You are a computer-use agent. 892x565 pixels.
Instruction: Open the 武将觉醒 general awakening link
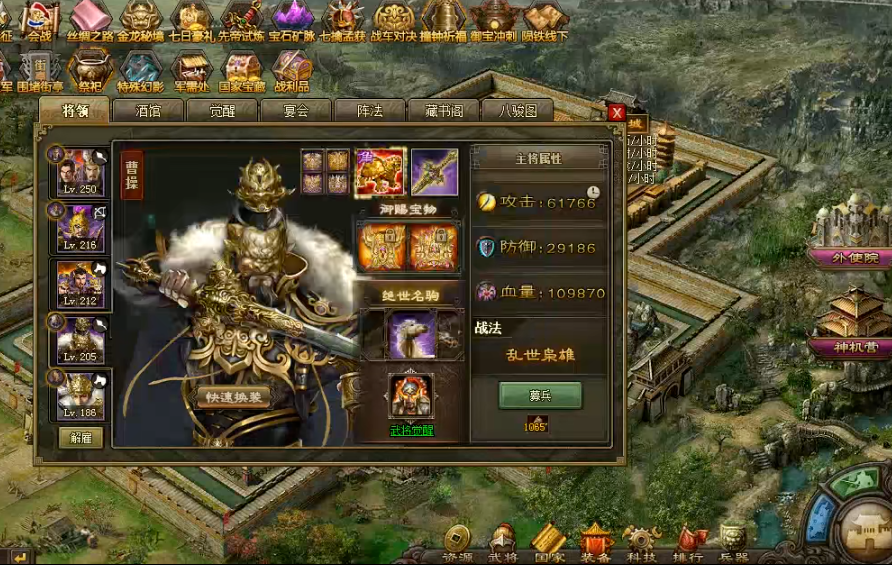411,431
